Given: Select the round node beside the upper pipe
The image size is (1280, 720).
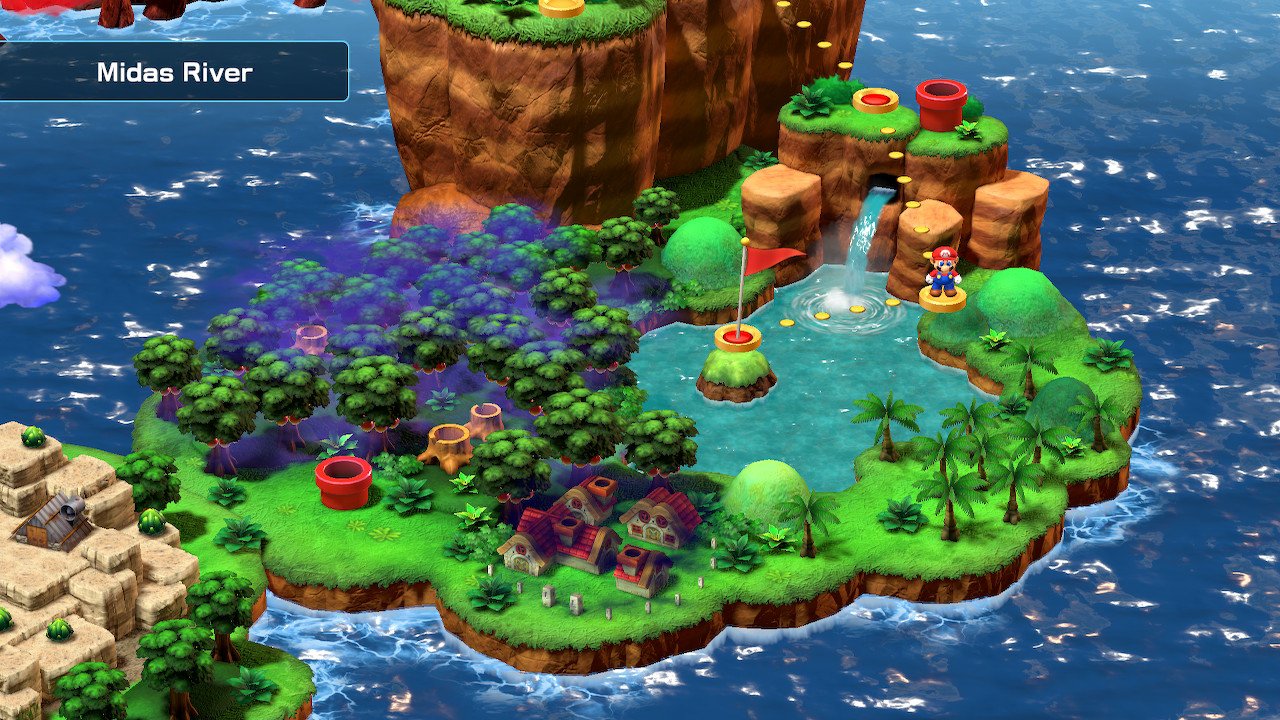Looking at the screenshot, I should pyautogui.click(x=875, y=100).
